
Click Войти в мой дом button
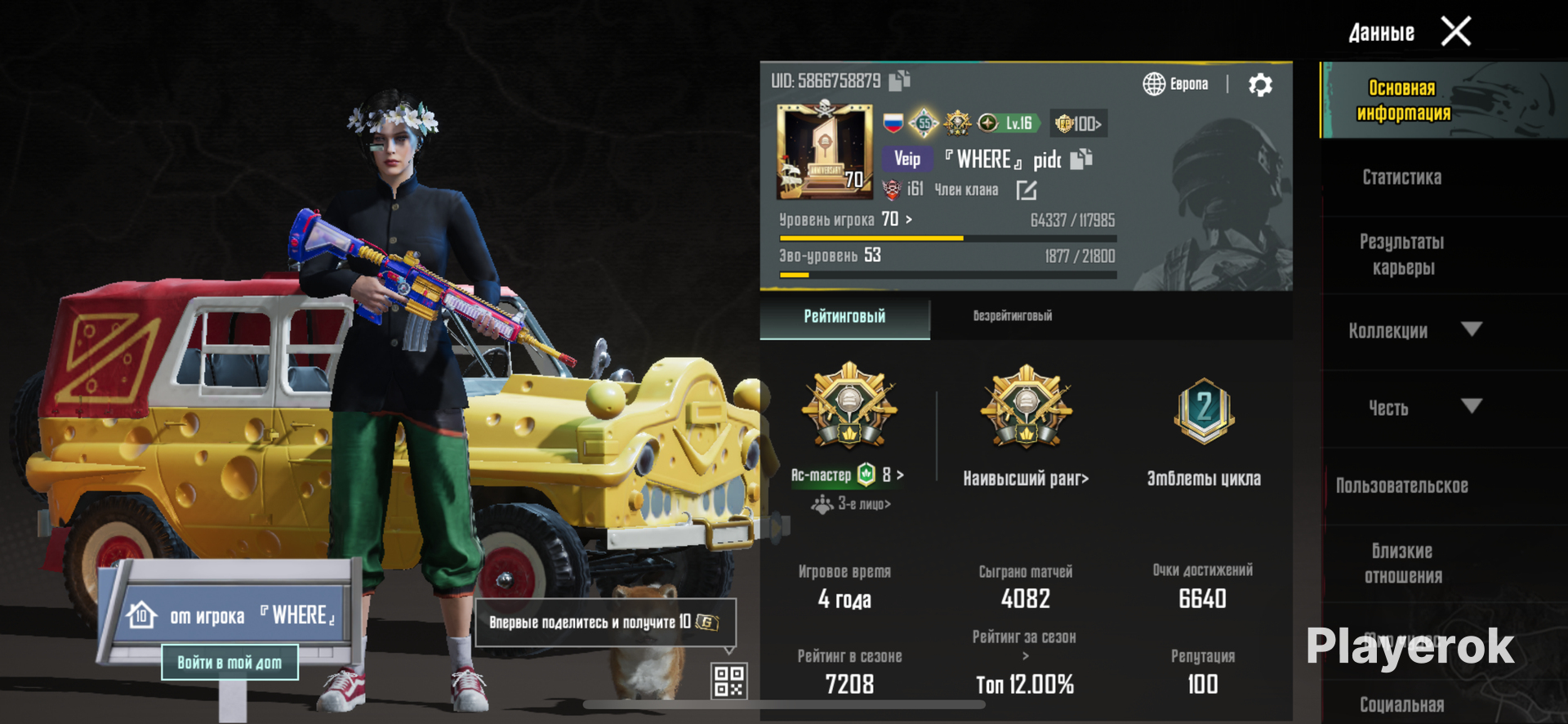[229, 663]
